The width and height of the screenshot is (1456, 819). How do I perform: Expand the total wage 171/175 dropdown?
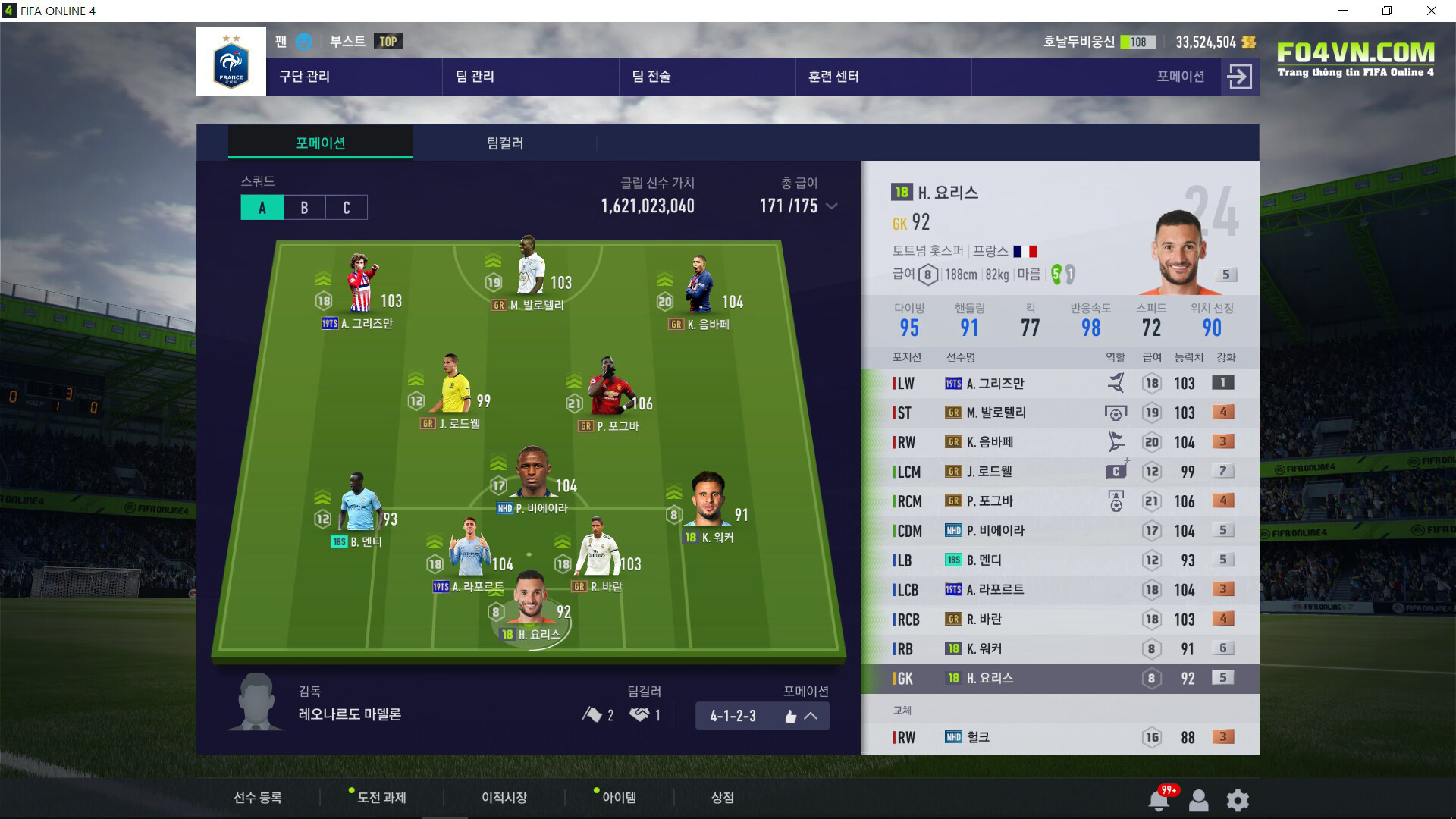832,206
